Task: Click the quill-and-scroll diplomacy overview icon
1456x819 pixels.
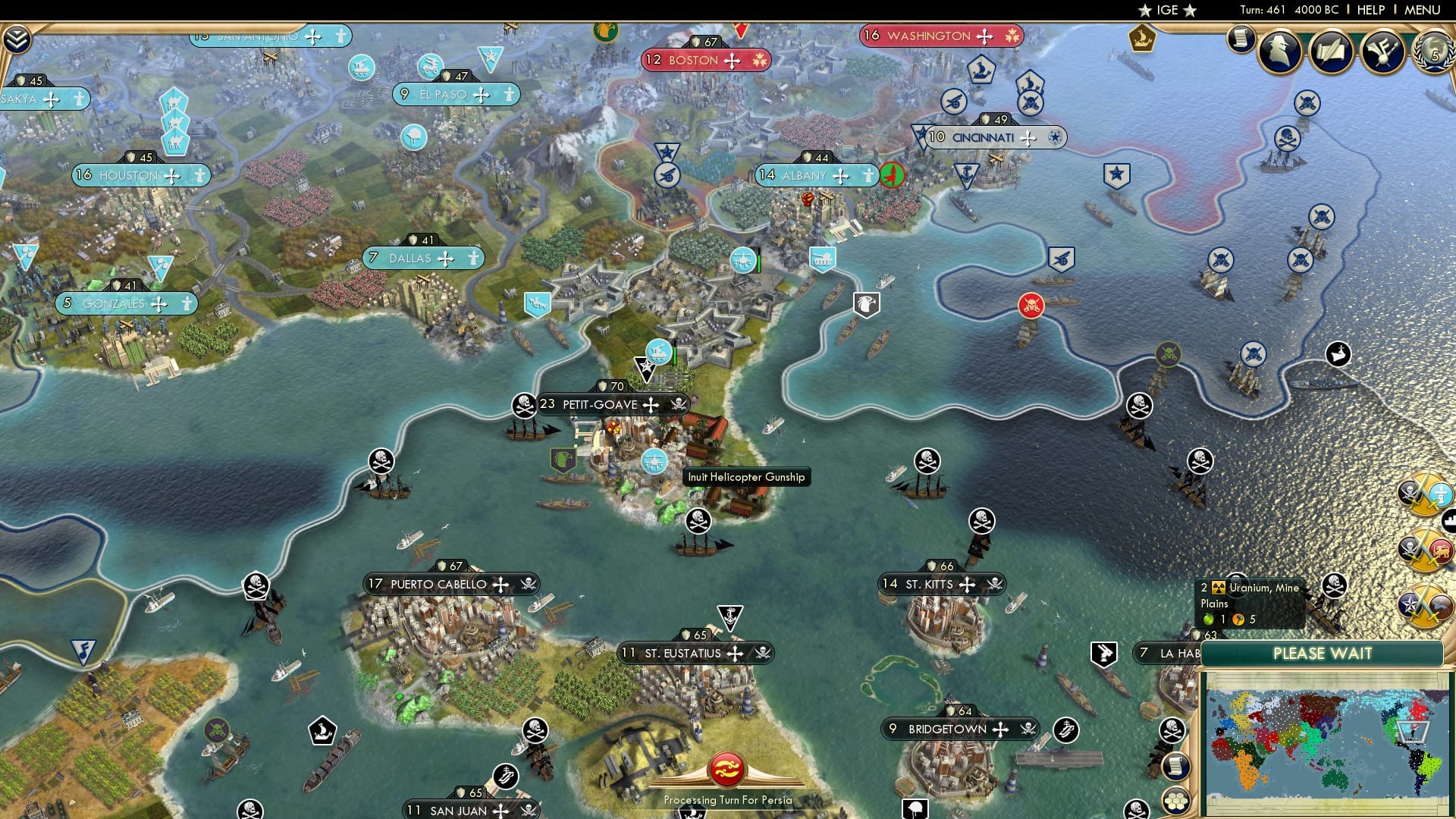Action: [x=1331, y=52]
